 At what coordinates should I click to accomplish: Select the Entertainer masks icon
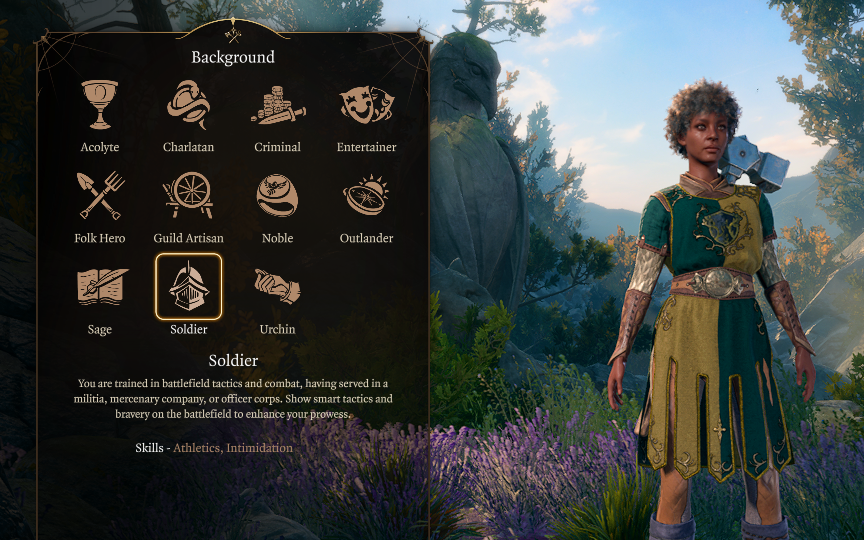tap(366, 106)
